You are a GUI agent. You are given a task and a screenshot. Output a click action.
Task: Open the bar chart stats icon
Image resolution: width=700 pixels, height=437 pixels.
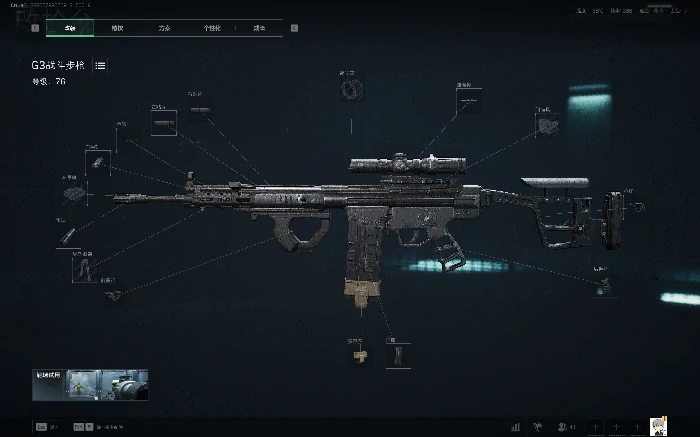517,427
